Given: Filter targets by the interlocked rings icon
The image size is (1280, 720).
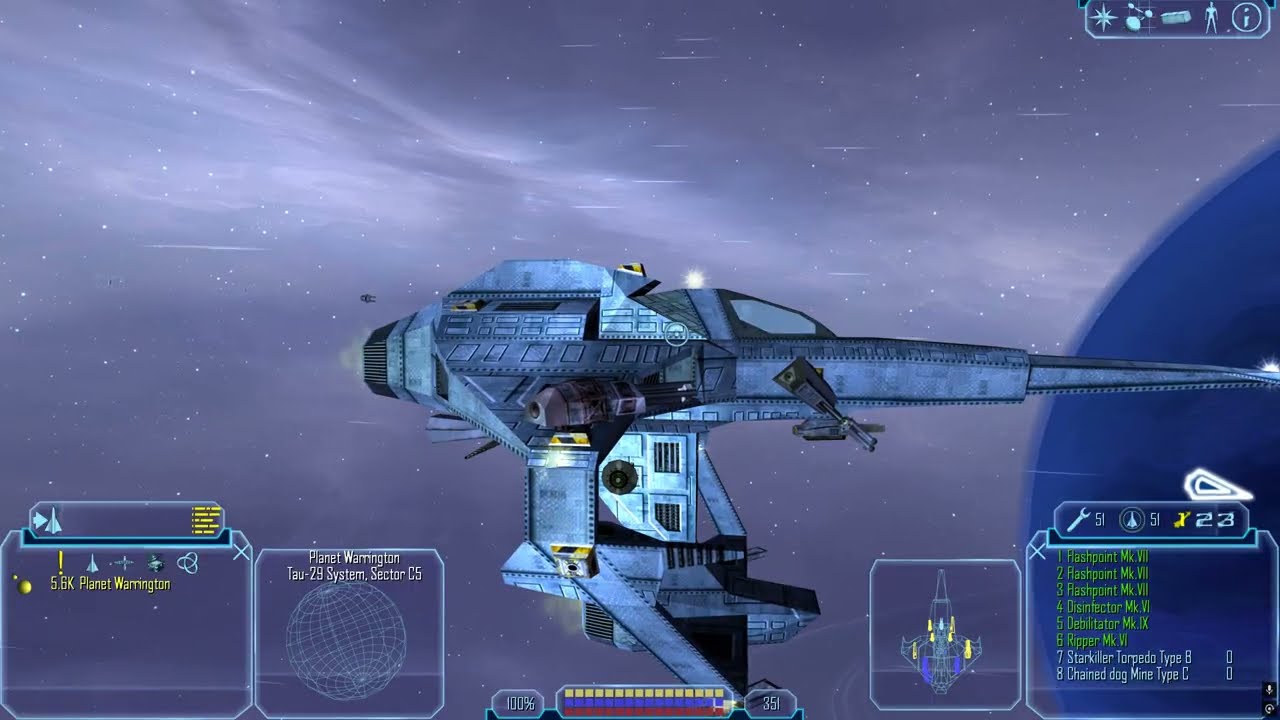Looking at the screenshot, I should [187, 563].
